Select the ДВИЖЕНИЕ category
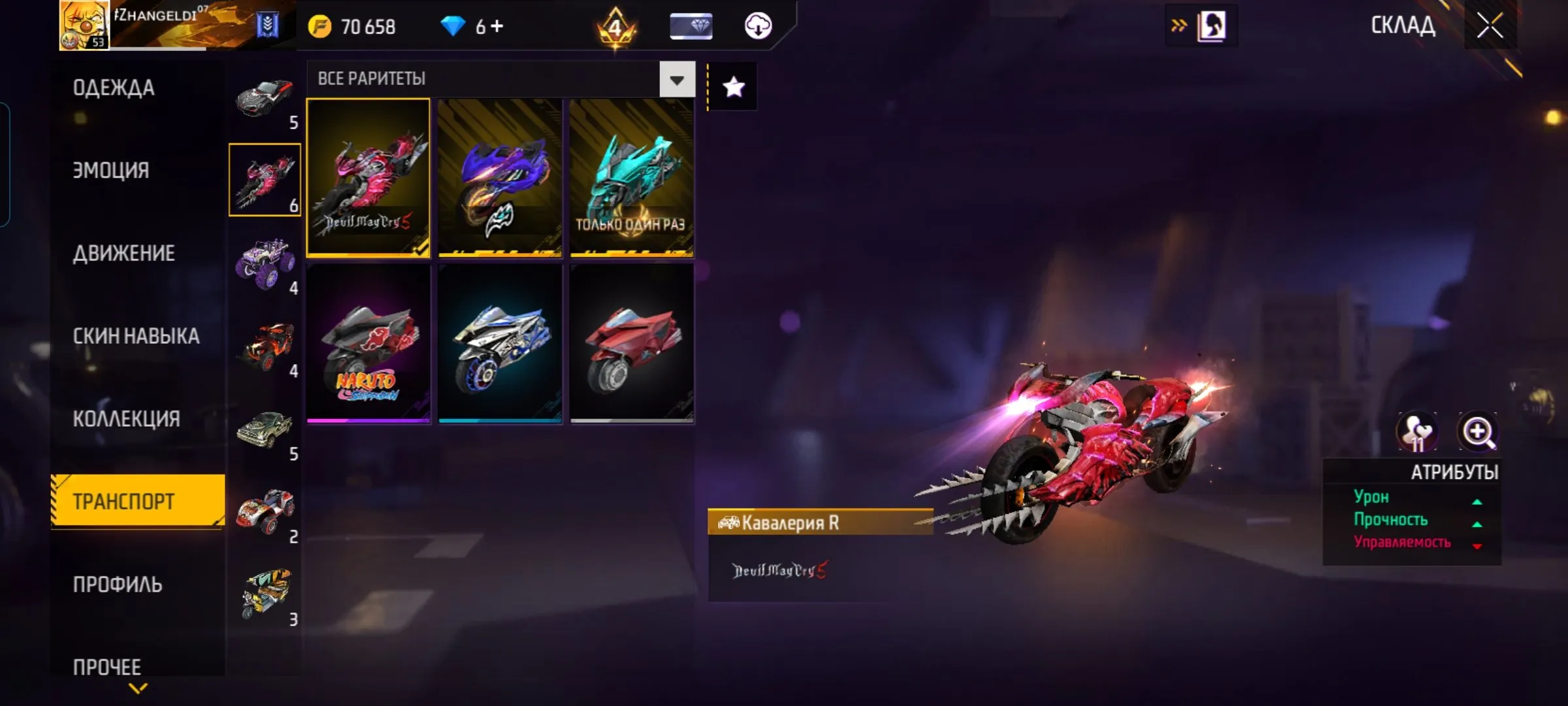Image resolution: width=1568 pixels, height=706 pixels. coord(124,253)
